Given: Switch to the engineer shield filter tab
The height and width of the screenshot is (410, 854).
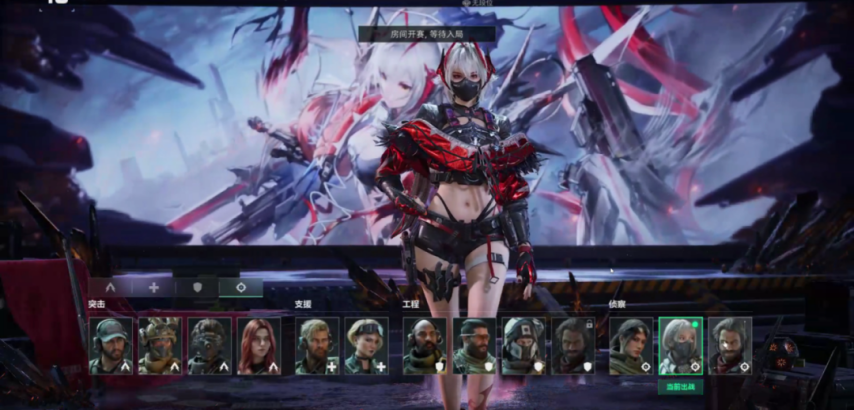Looking at the screenshot, I should [x=198, y=287].
